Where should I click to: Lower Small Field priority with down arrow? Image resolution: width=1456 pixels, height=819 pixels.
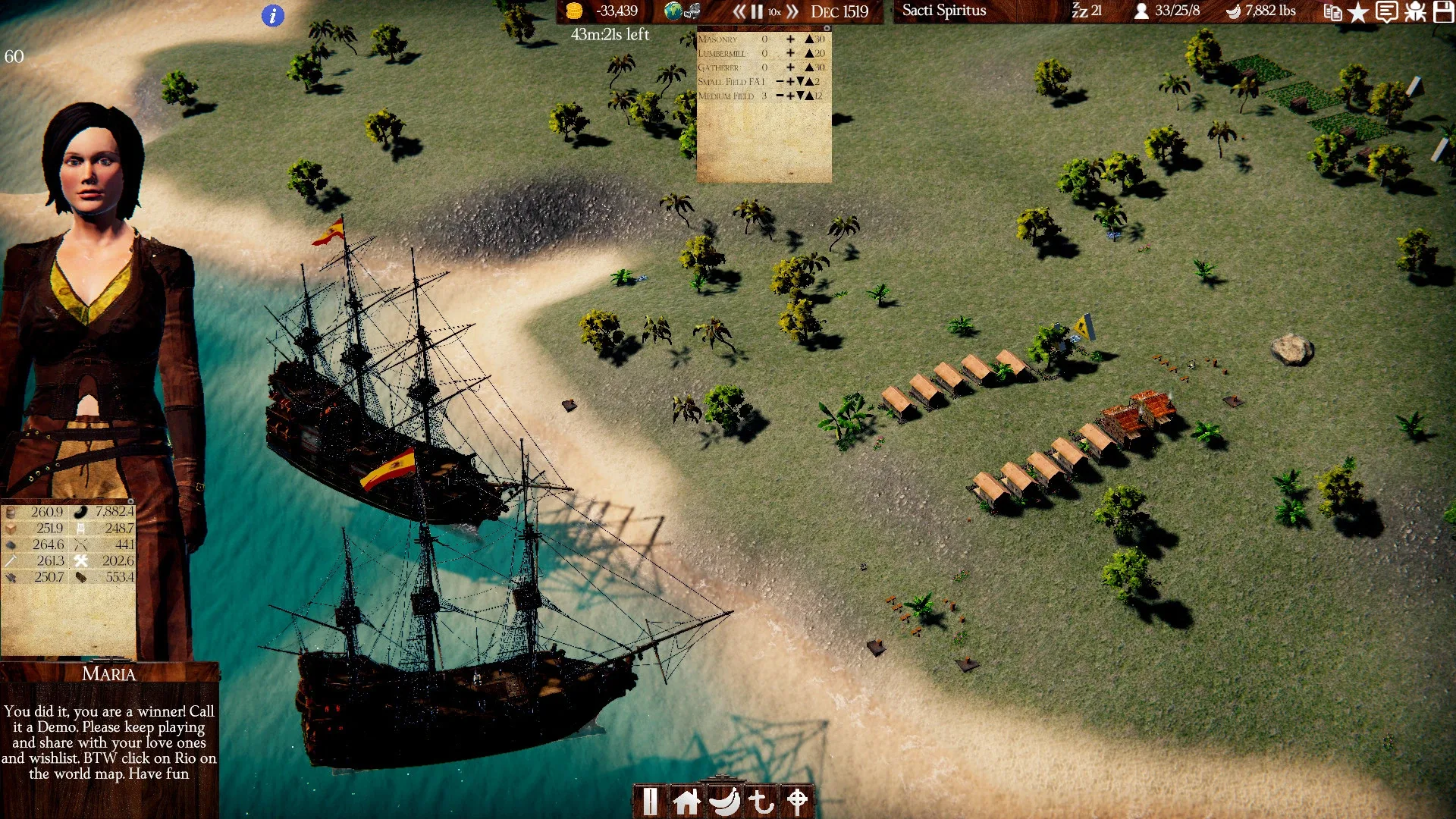[800, 82]
